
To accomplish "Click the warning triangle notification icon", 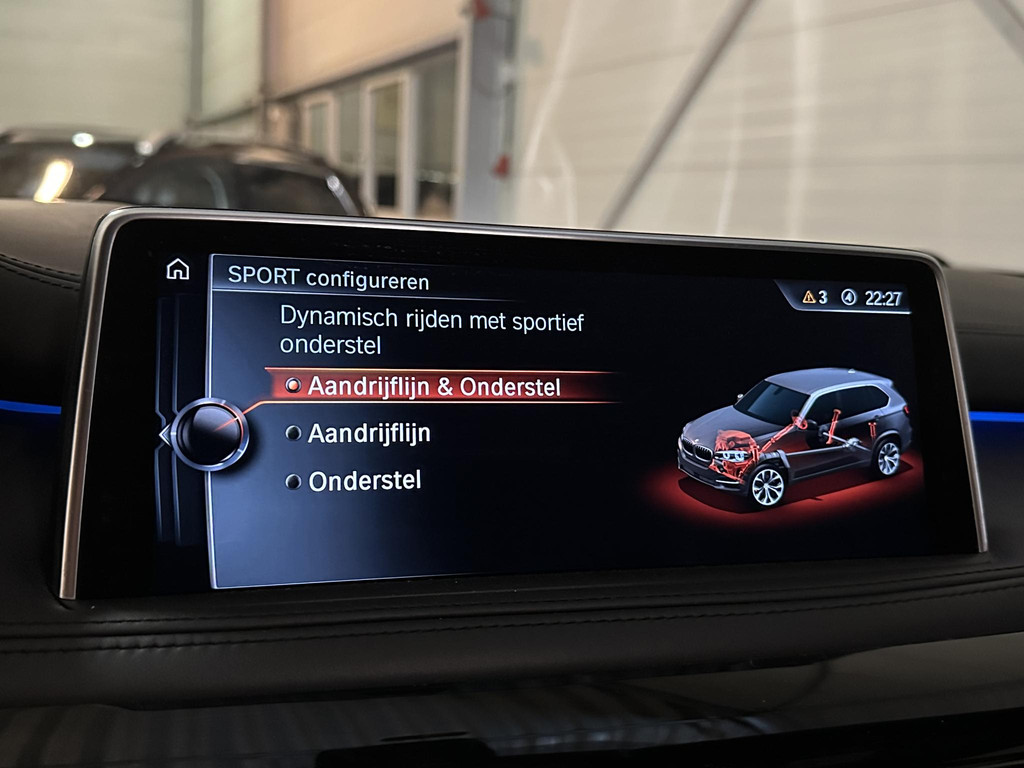I will pos(809,297).
